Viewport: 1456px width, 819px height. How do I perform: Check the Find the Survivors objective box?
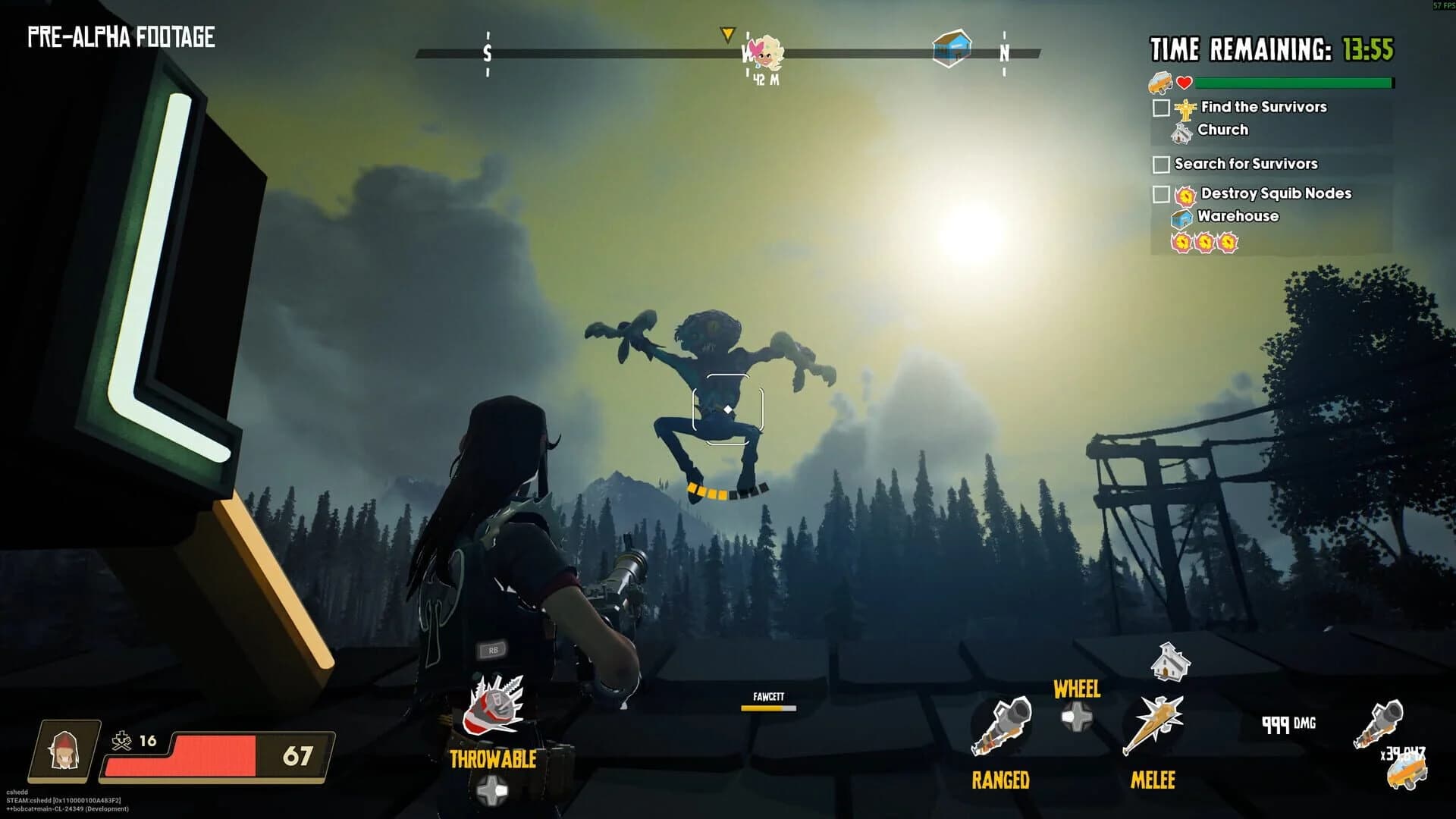pyautogui.click(x=1159, y=107)
